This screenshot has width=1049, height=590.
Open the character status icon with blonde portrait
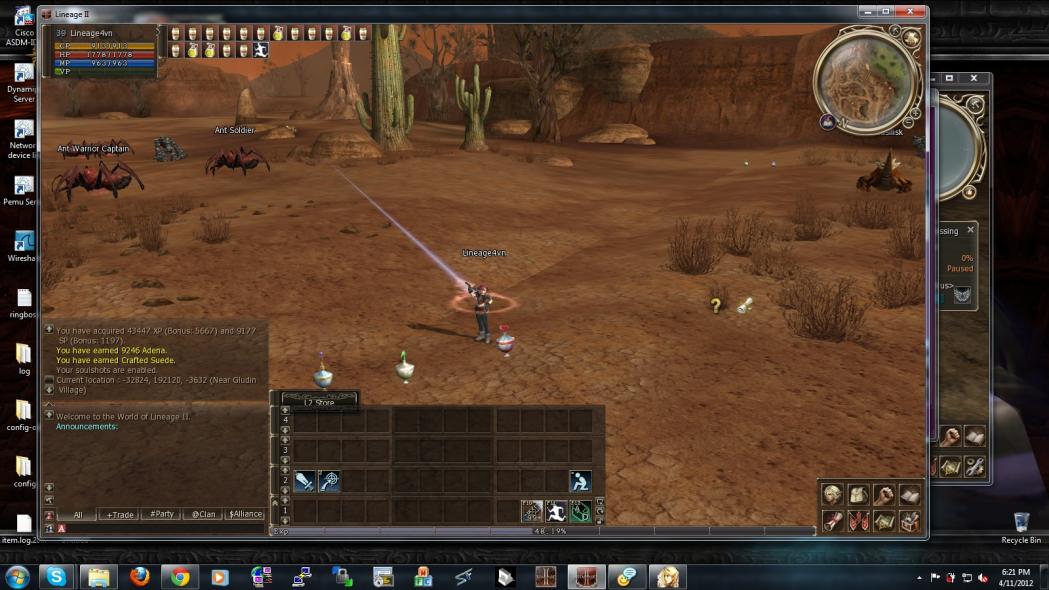832,495
